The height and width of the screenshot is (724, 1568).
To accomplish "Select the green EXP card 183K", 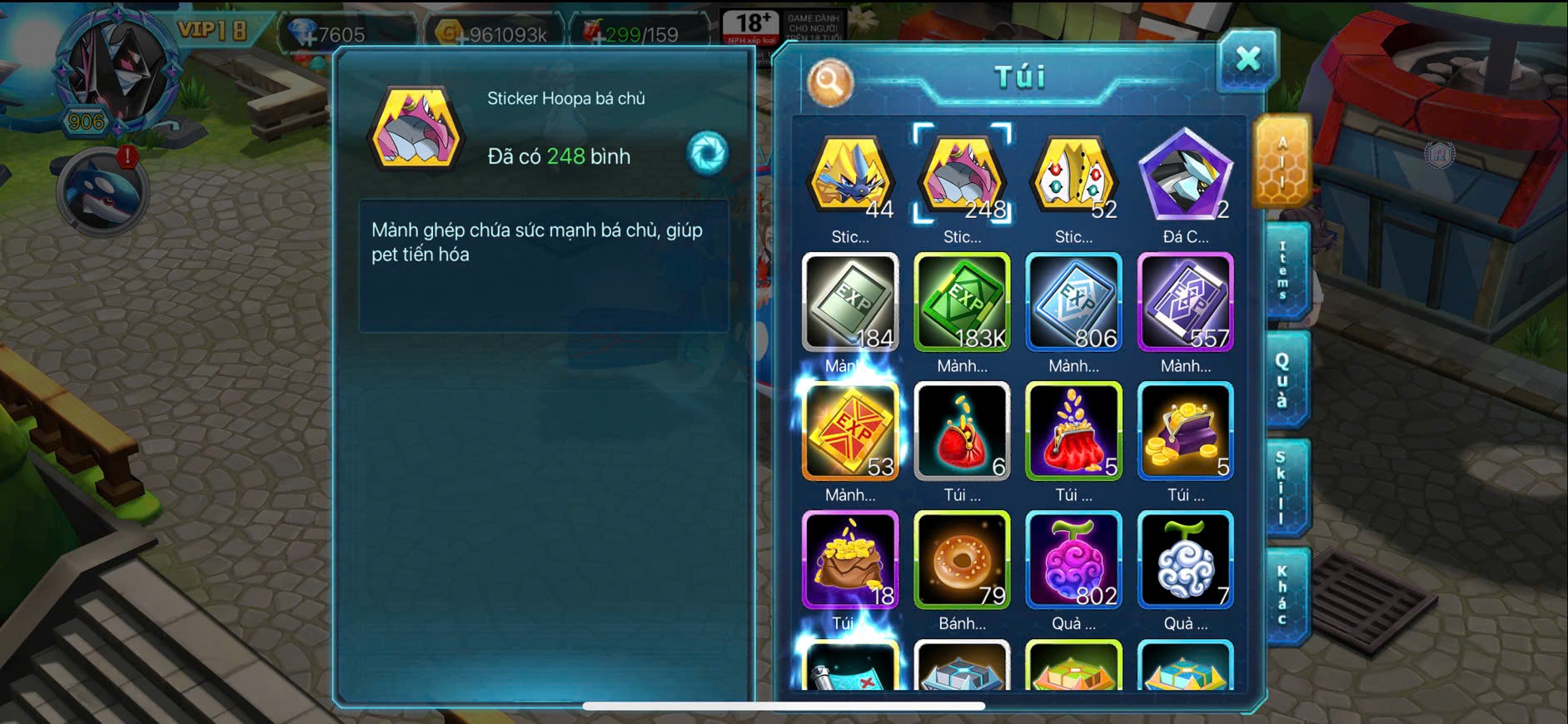I will coord(962,302).
